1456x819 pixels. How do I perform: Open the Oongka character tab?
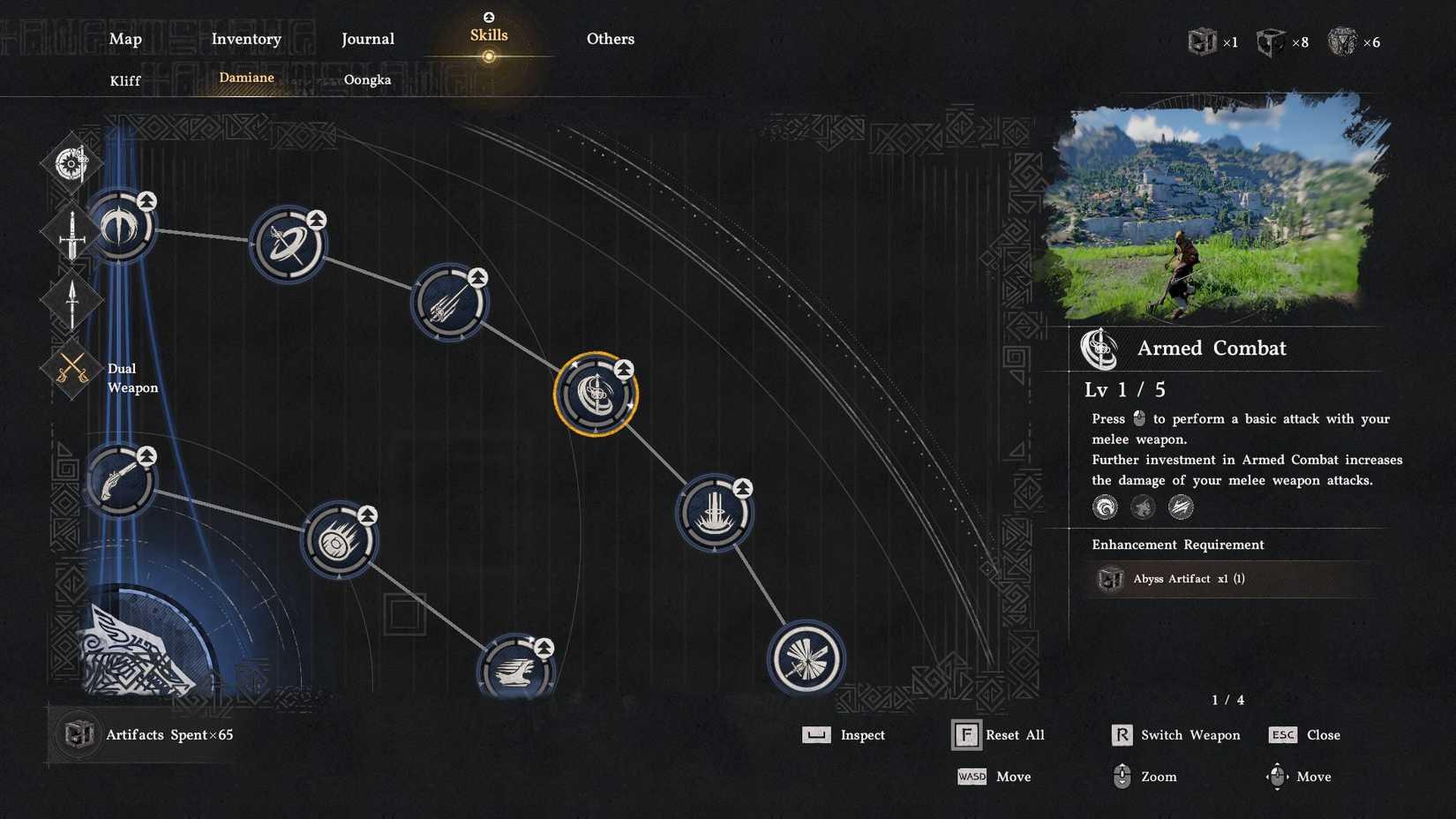click(x=369, y=79)
